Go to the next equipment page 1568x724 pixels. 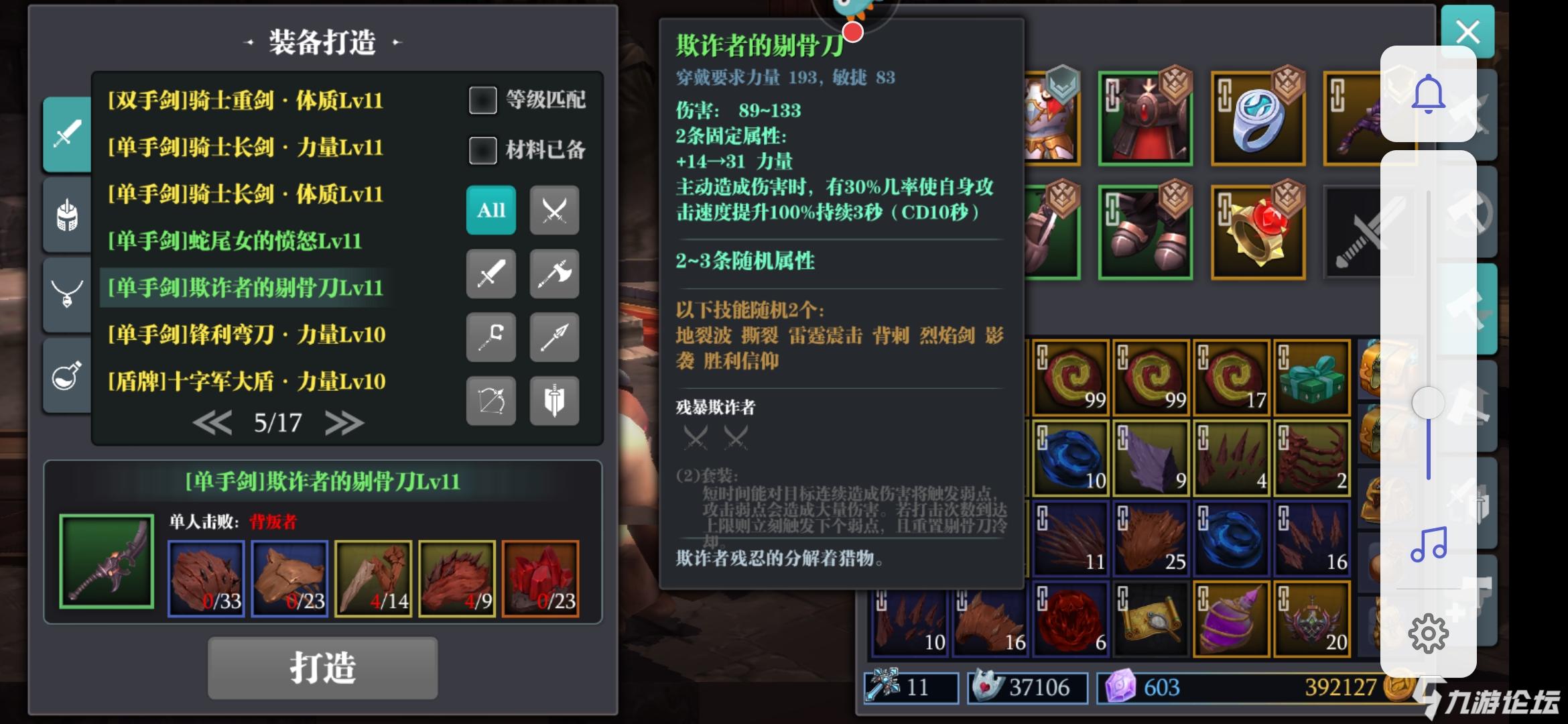coord(344,422)
